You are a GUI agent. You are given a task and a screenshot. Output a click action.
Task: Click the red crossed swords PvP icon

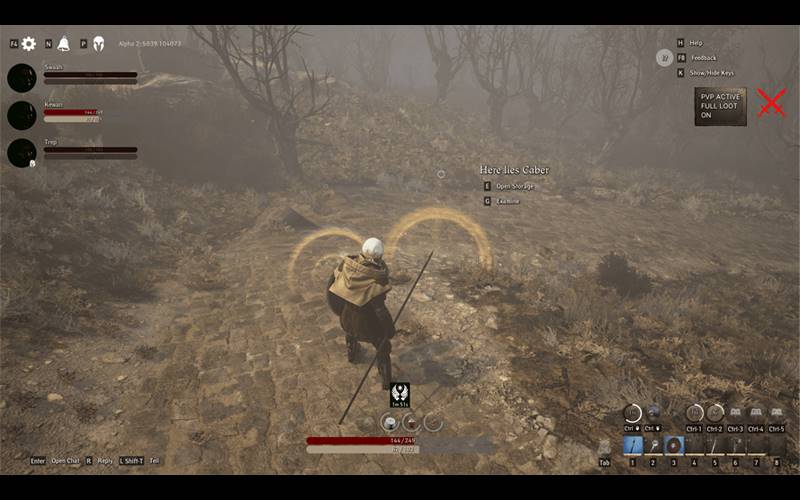tap(771, 103)
